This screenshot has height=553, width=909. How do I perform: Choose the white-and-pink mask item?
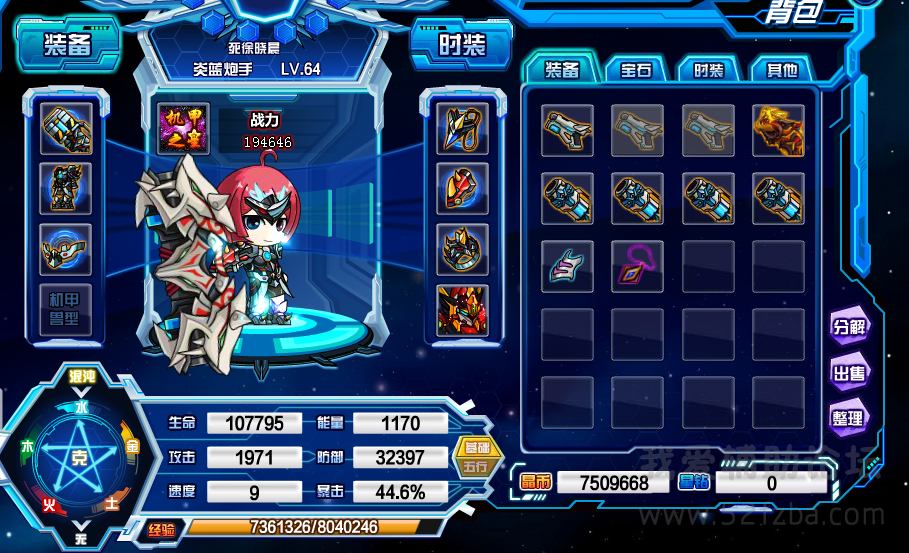(x=567, y=266)
